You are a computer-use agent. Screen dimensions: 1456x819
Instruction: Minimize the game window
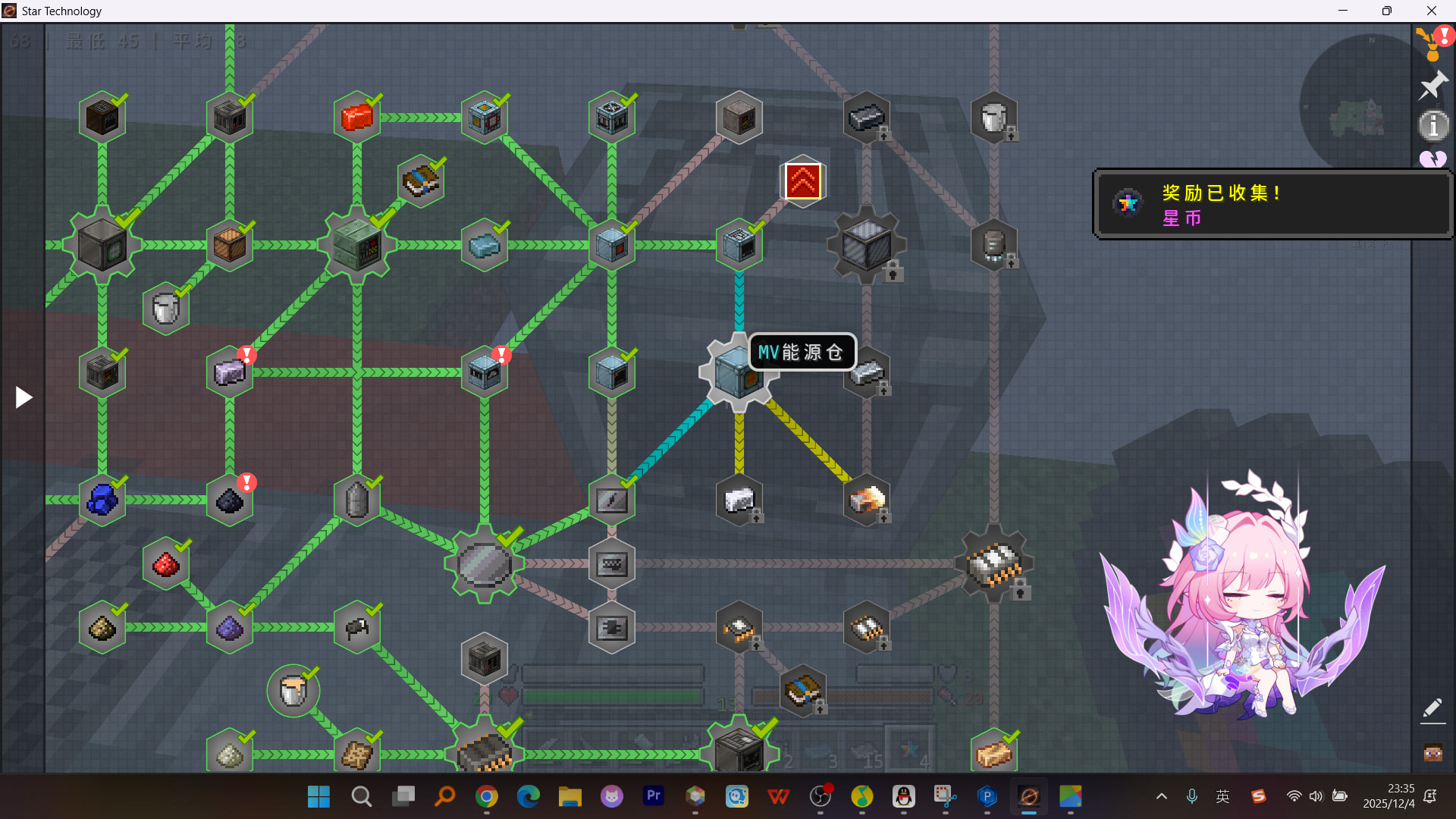pos(1343,11)
